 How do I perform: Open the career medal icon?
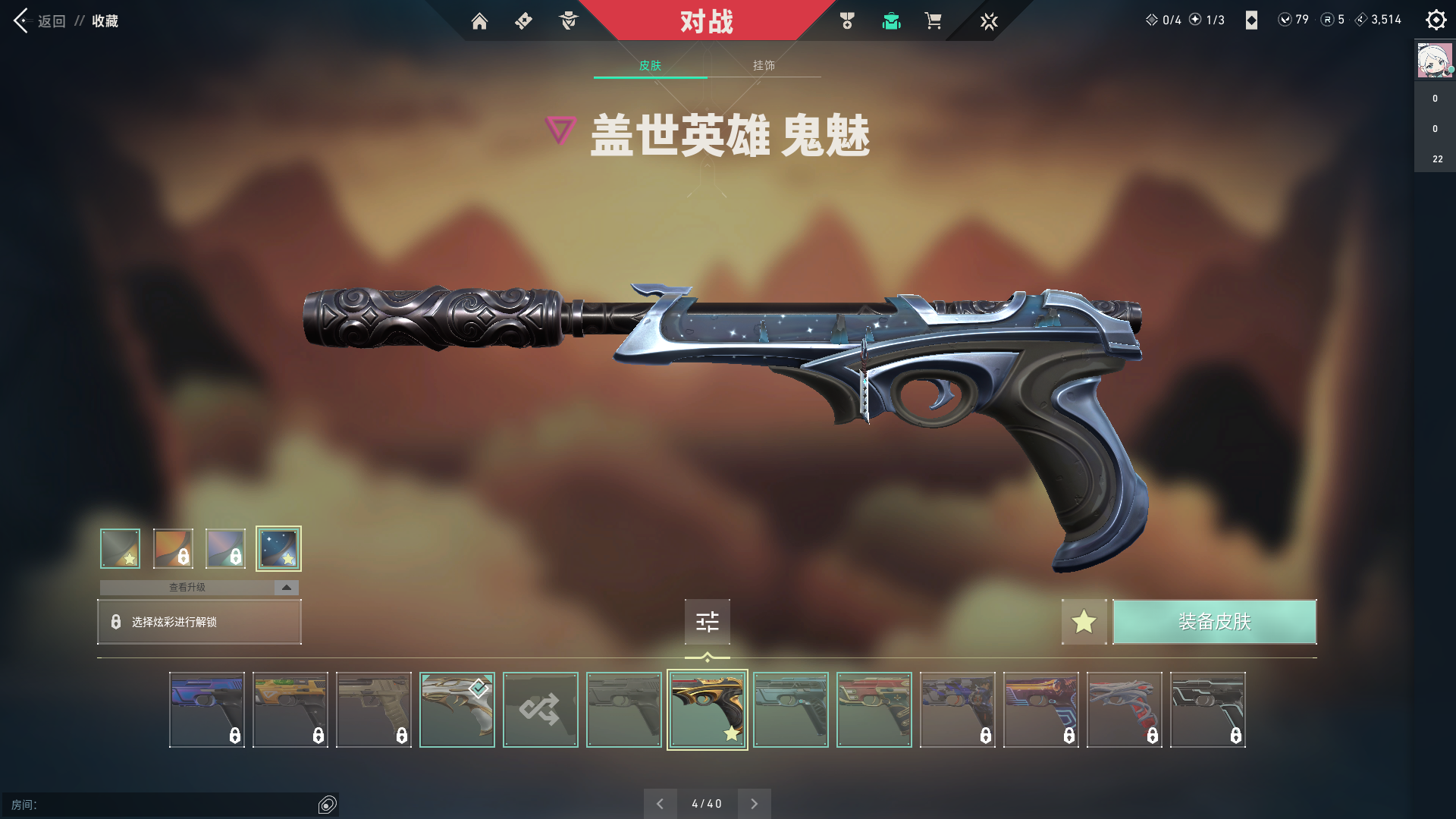click(x=847, y=21)
